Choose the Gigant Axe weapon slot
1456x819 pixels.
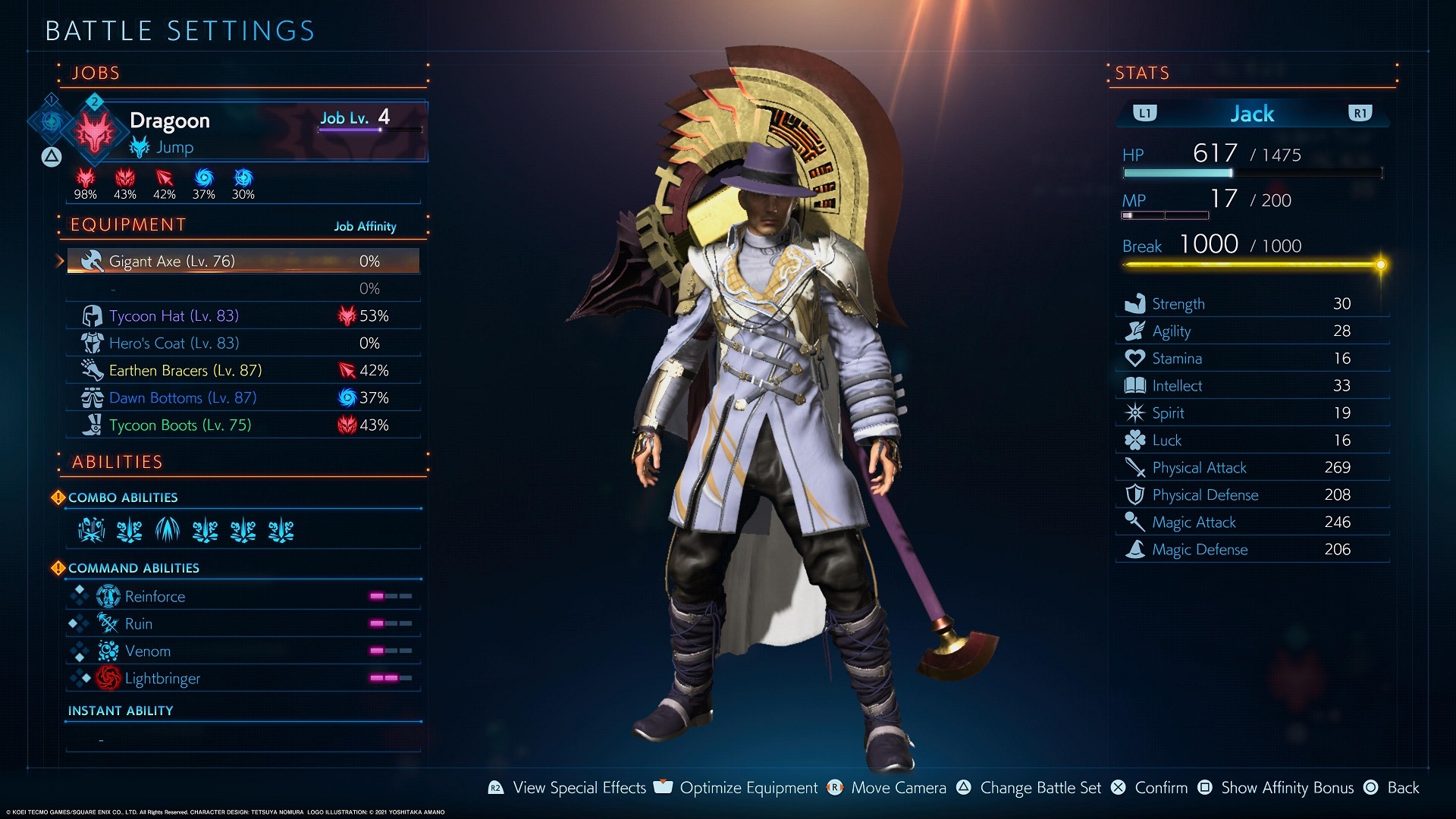[x=243, y=261]
